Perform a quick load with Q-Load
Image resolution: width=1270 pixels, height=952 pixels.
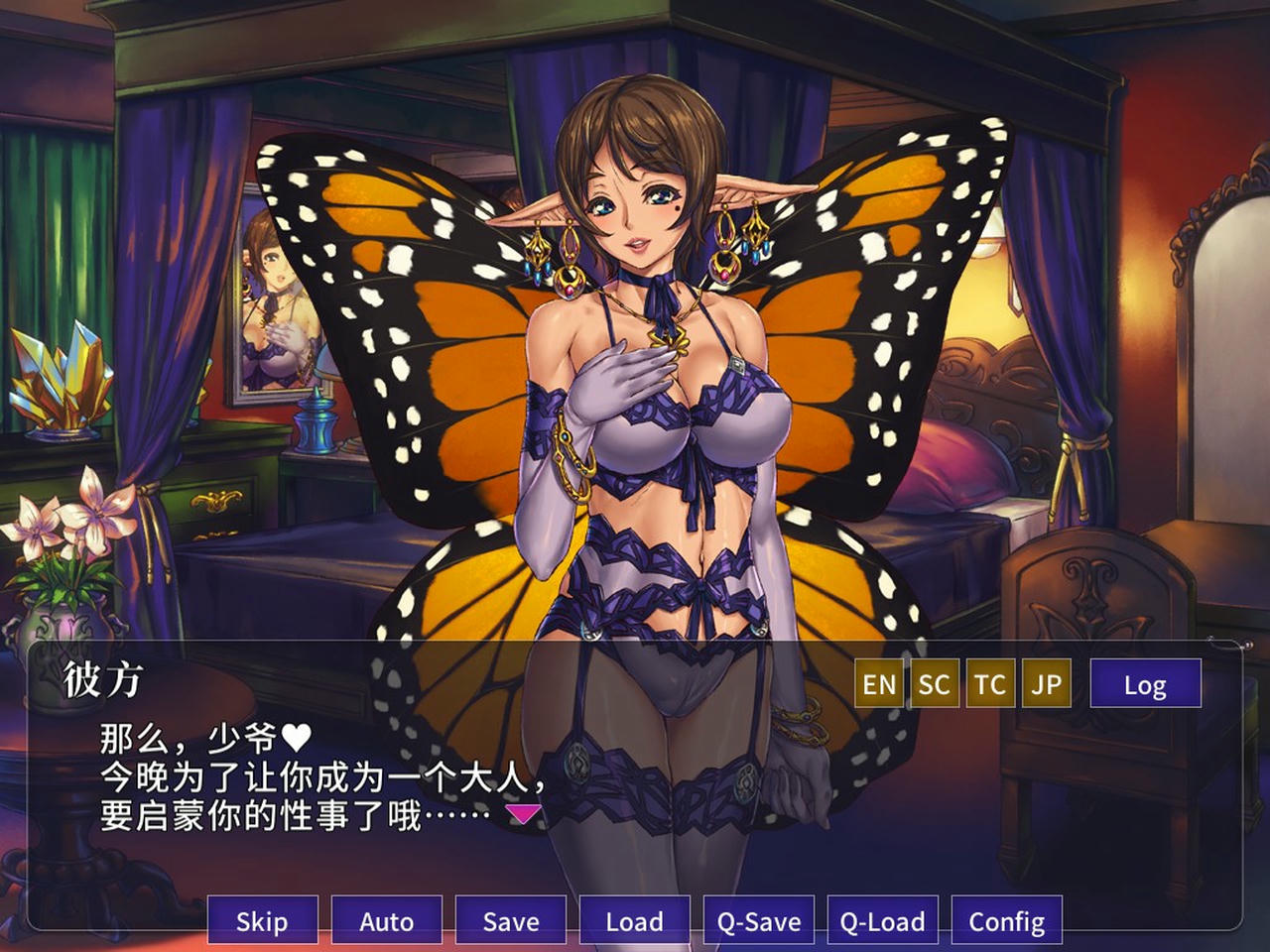click(882, 920)
